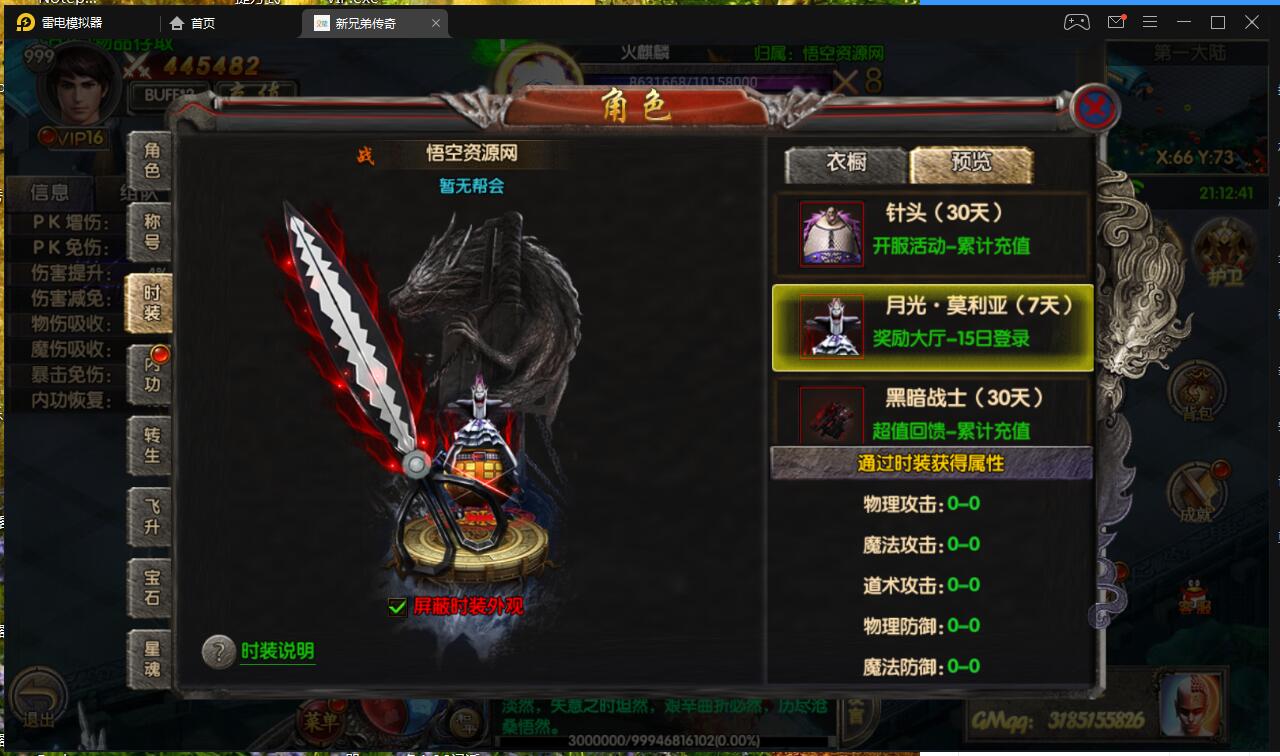Open the 时装说明 help link
The height and width of the screenshot is (756, 1280).
[x=277, y=651]
